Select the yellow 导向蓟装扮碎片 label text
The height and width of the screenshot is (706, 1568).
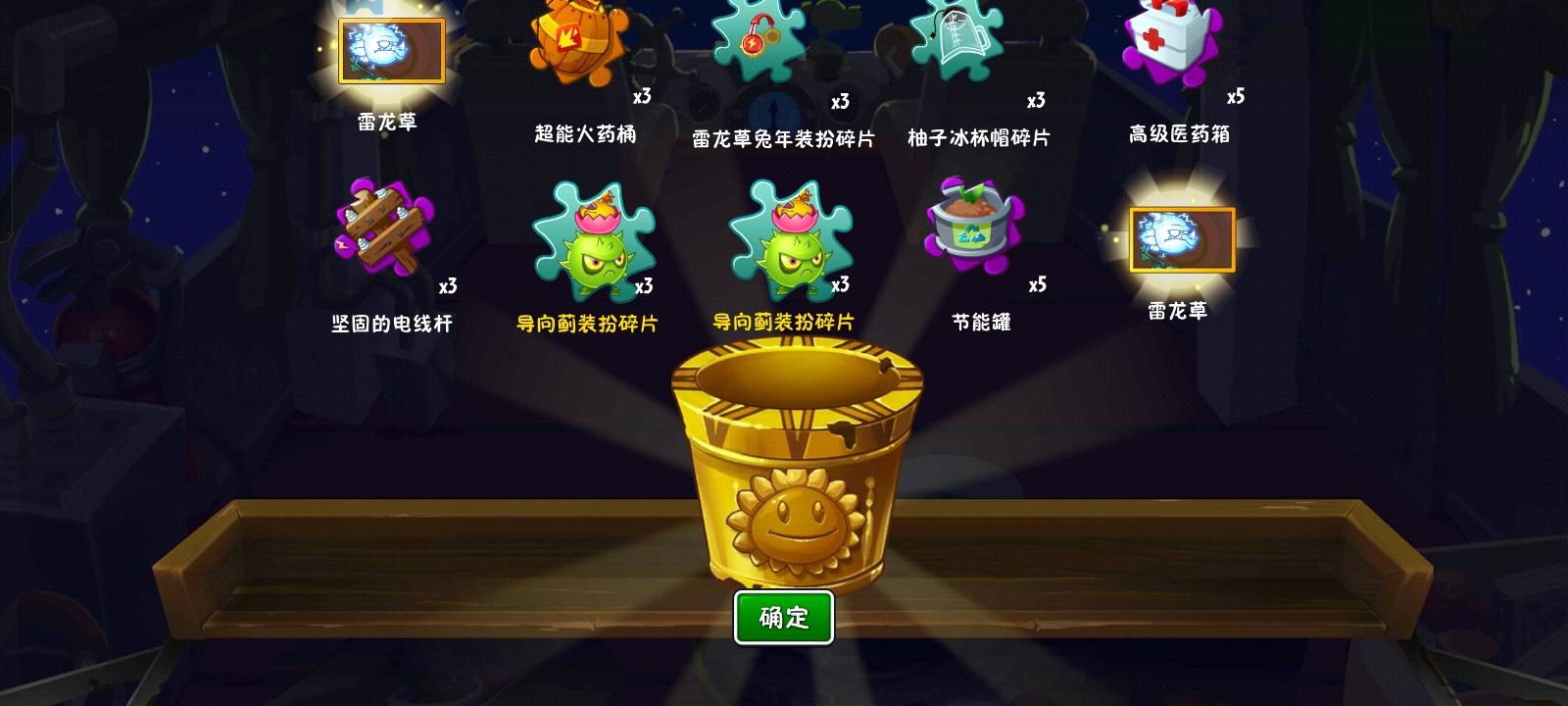pos(588,321)
